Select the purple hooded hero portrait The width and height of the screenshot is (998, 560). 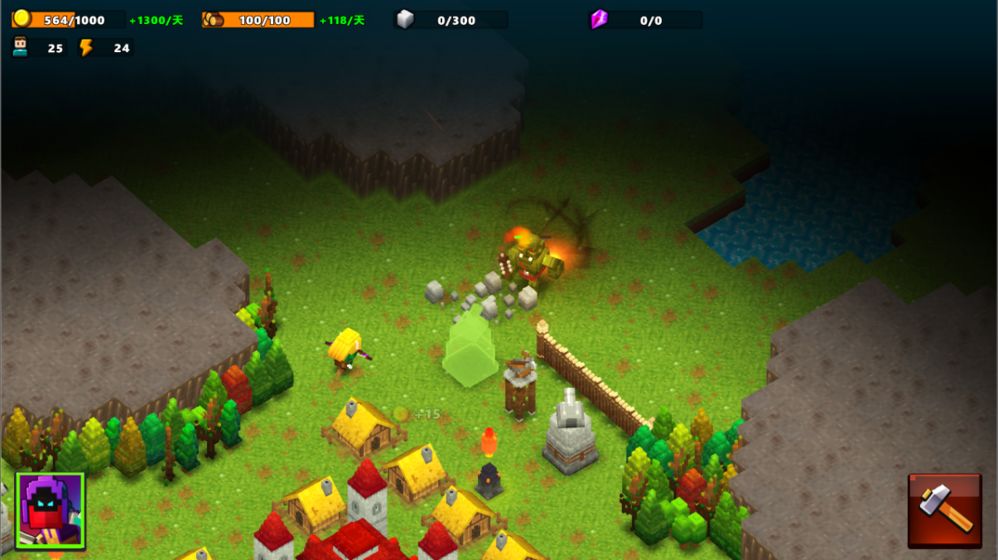coord(50,510)
